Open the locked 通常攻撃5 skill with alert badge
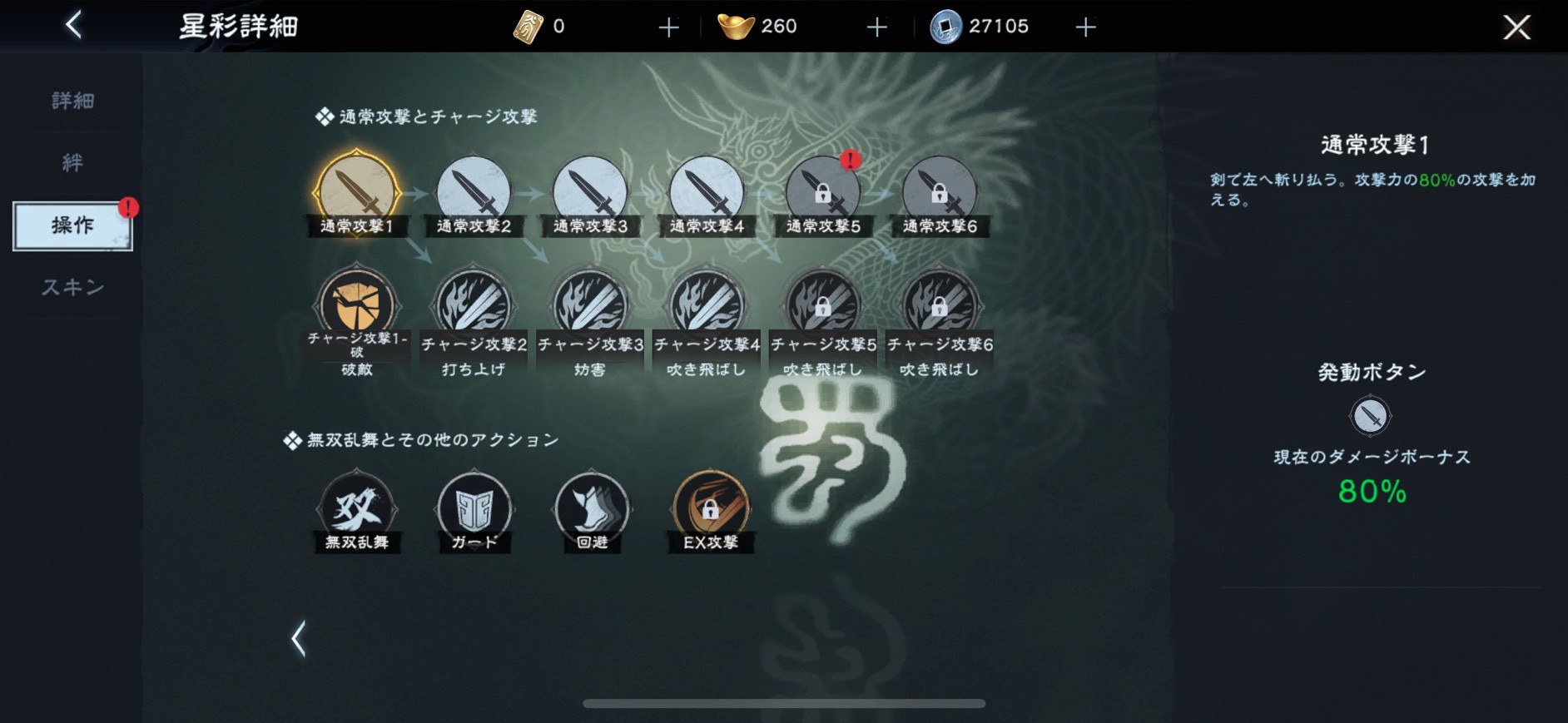 [823, 191]
